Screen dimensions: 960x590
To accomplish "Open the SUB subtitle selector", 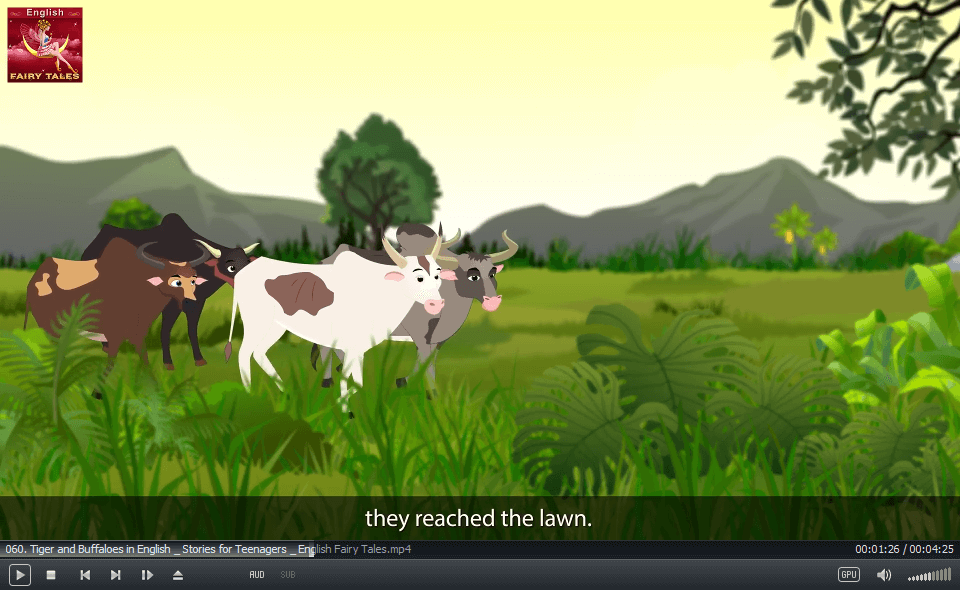I will point(288,575).
